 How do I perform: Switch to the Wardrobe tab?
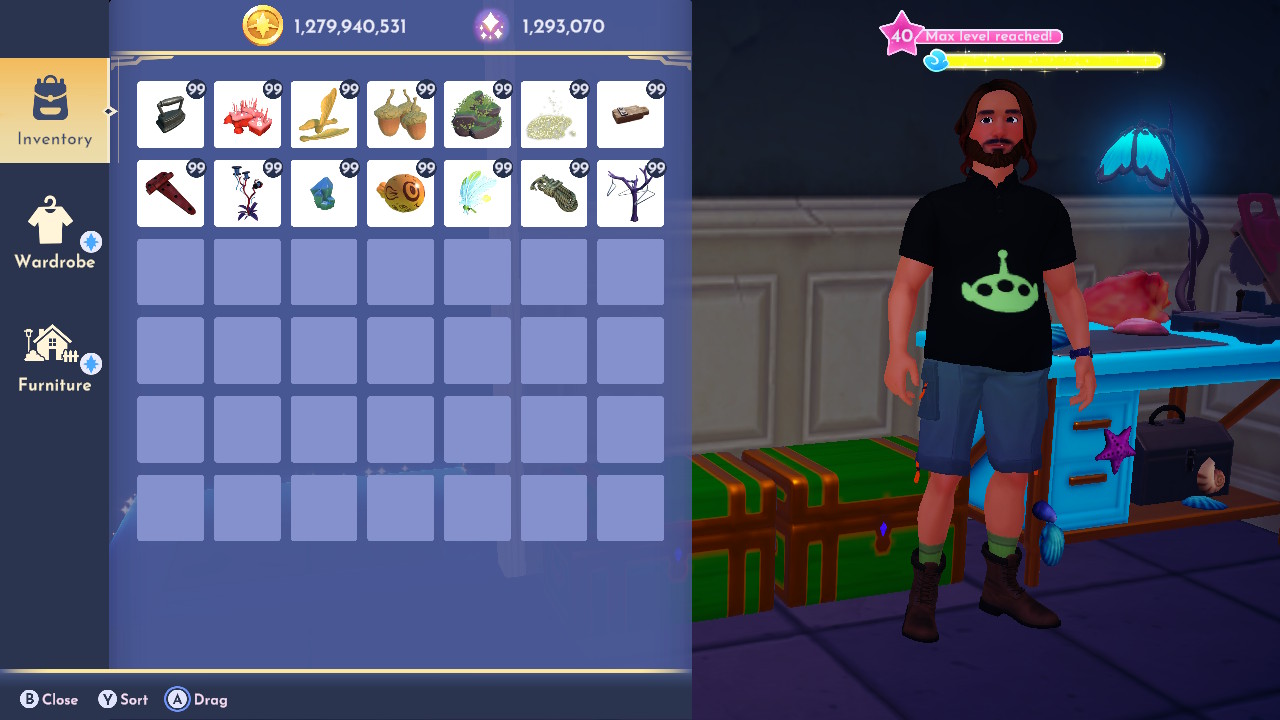pyautogui.click(x=55, y=232)
